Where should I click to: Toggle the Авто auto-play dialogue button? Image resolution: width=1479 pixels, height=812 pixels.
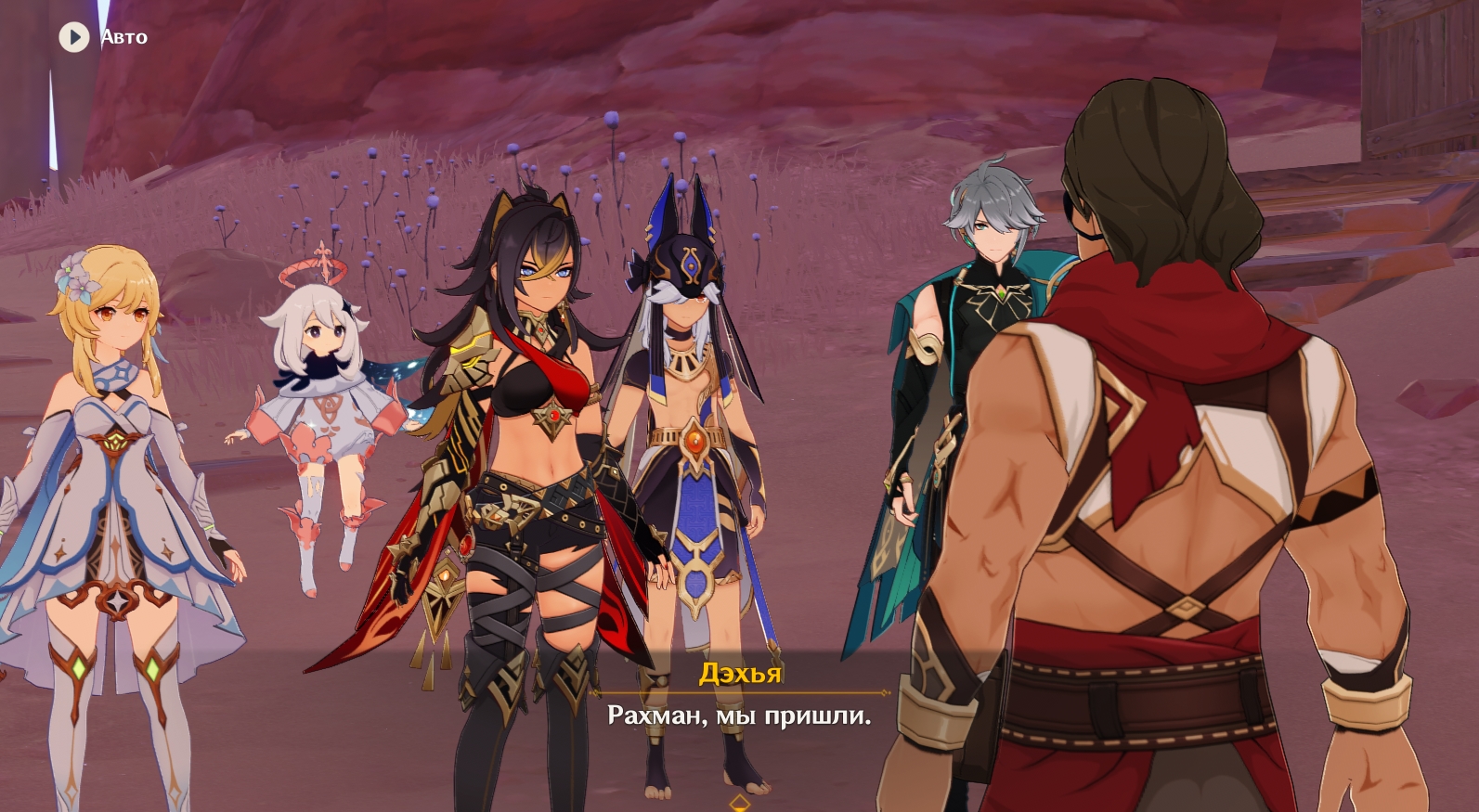(74, 37)
